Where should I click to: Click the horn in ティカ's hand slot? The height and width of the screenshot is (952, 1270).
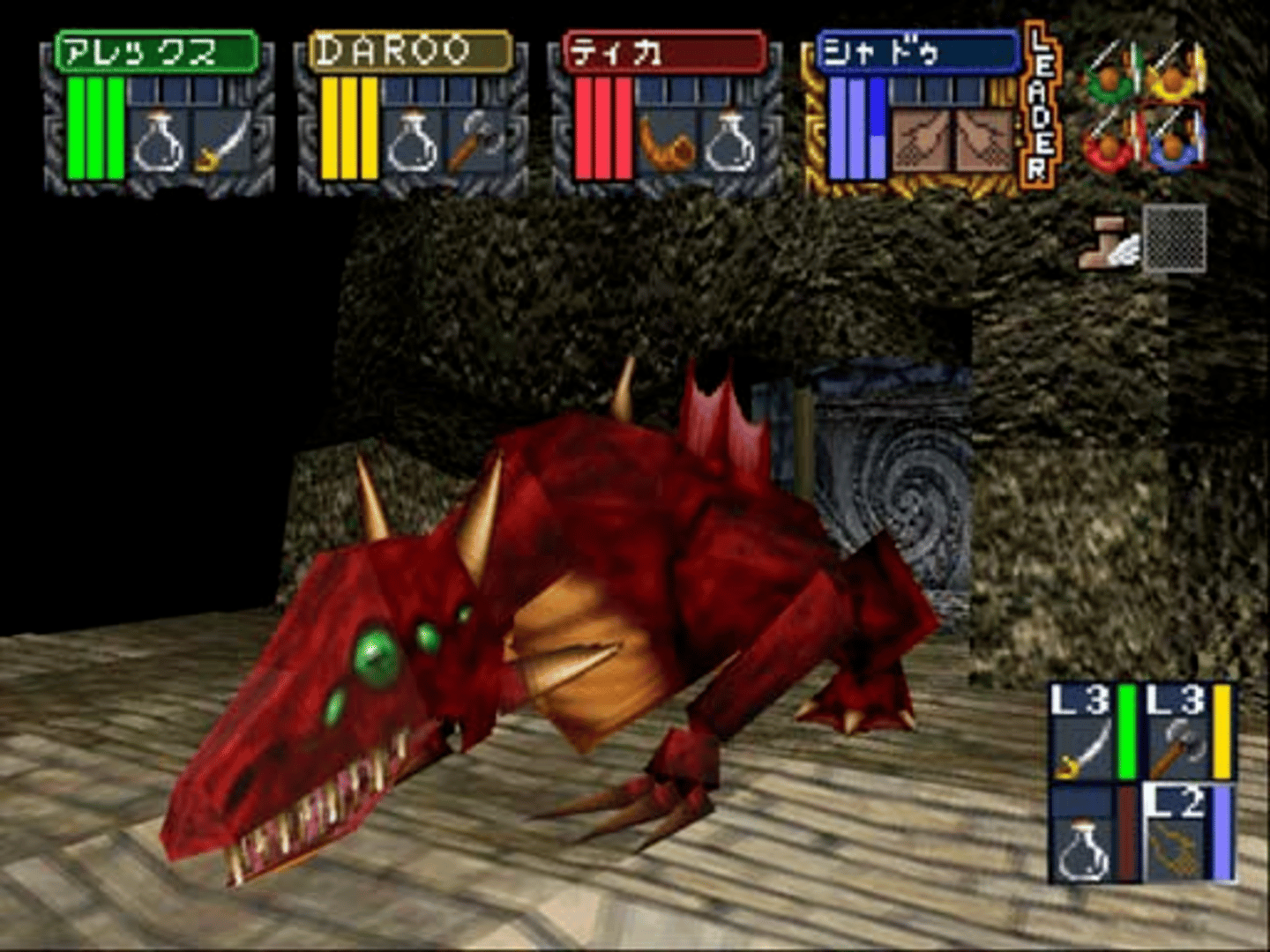(x=667, y=143)
